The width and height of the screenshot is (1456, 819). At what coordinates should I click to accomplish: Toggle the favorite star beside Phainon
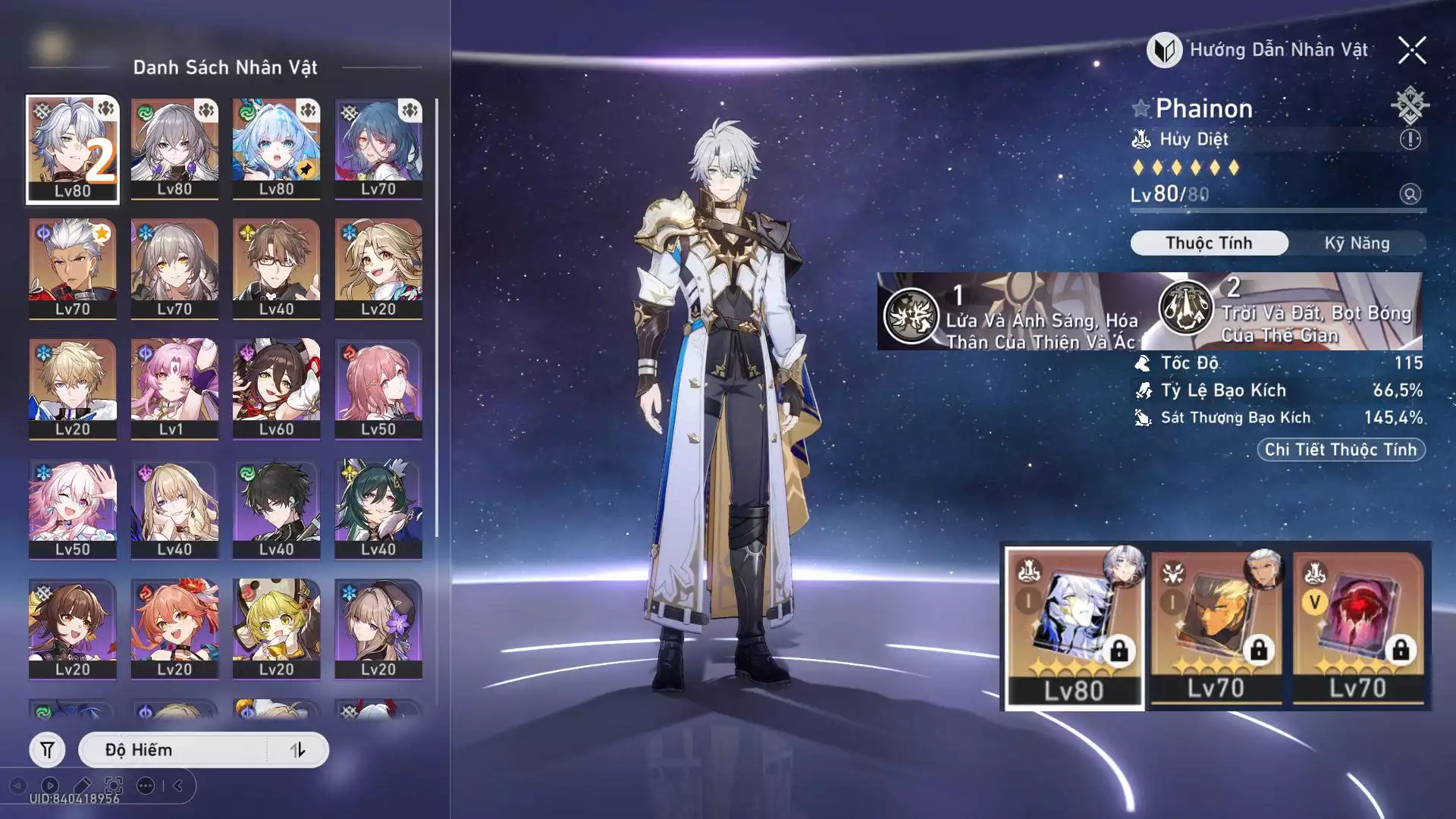coord(1141,108)
